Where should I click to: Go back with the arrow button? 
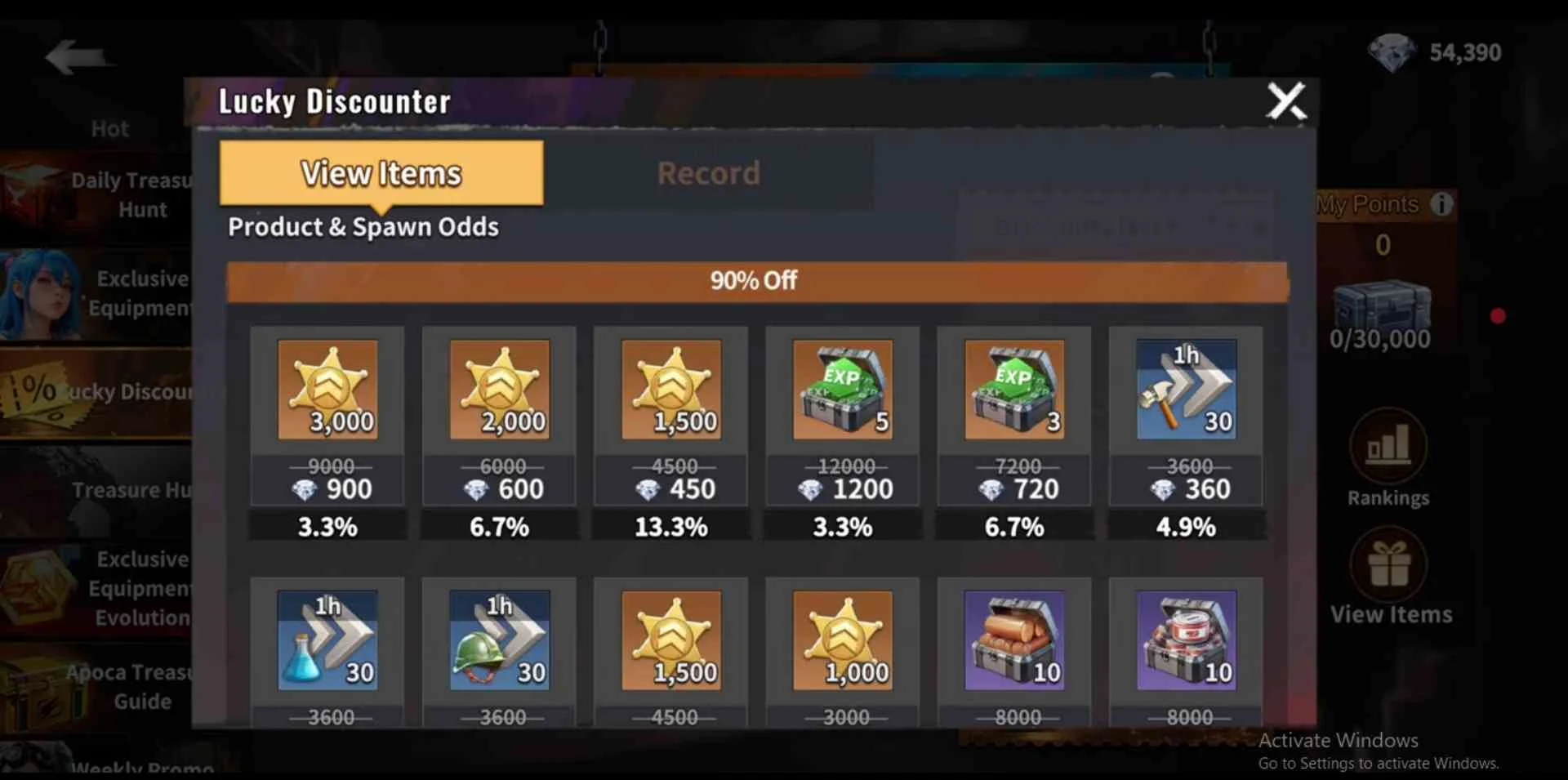[76, 57]
